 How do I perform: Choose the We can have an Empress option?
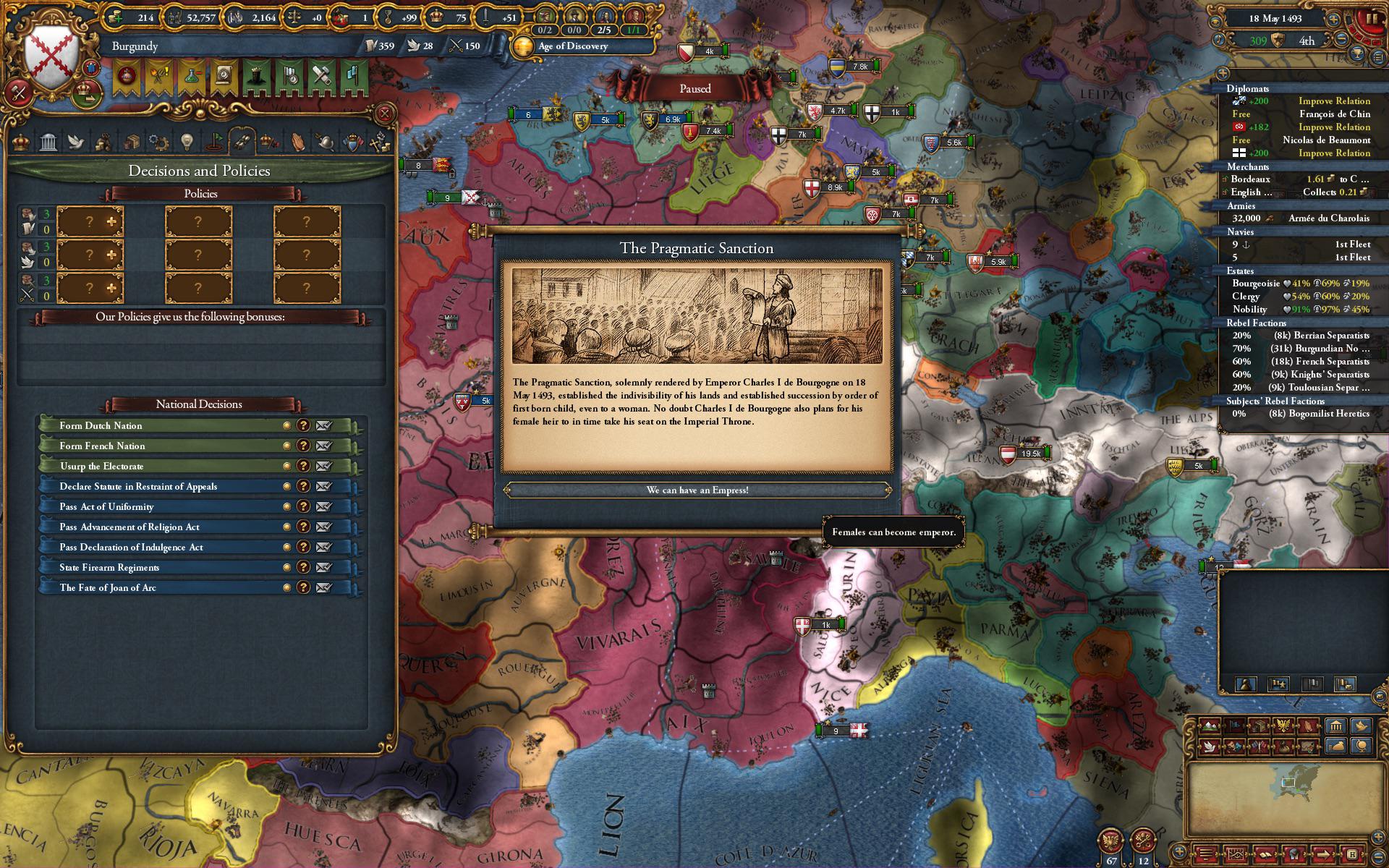(x=699, y=490)
